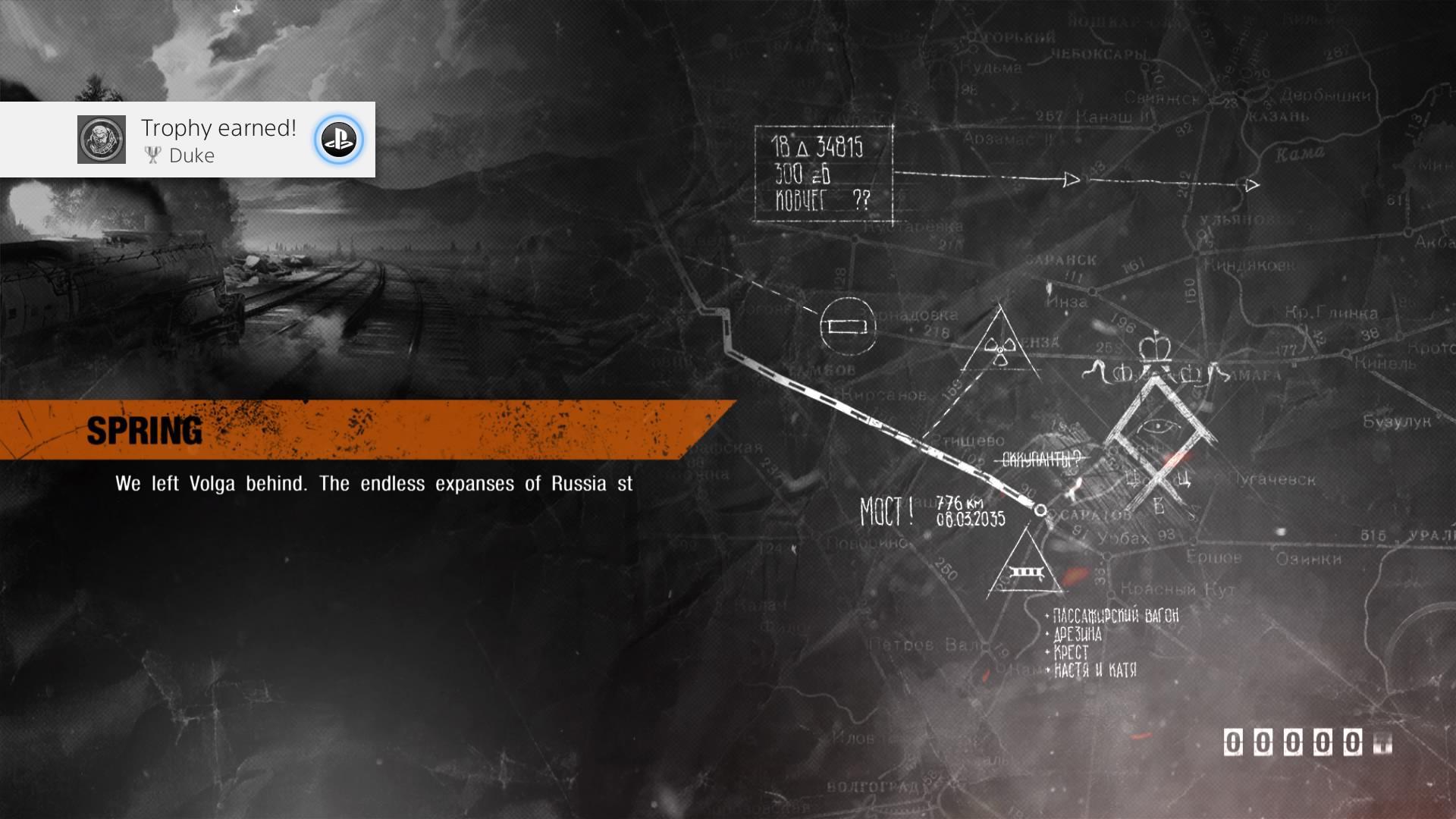Open the МОСТ! annotation details

pyautogui.click(x=888, y=510)
